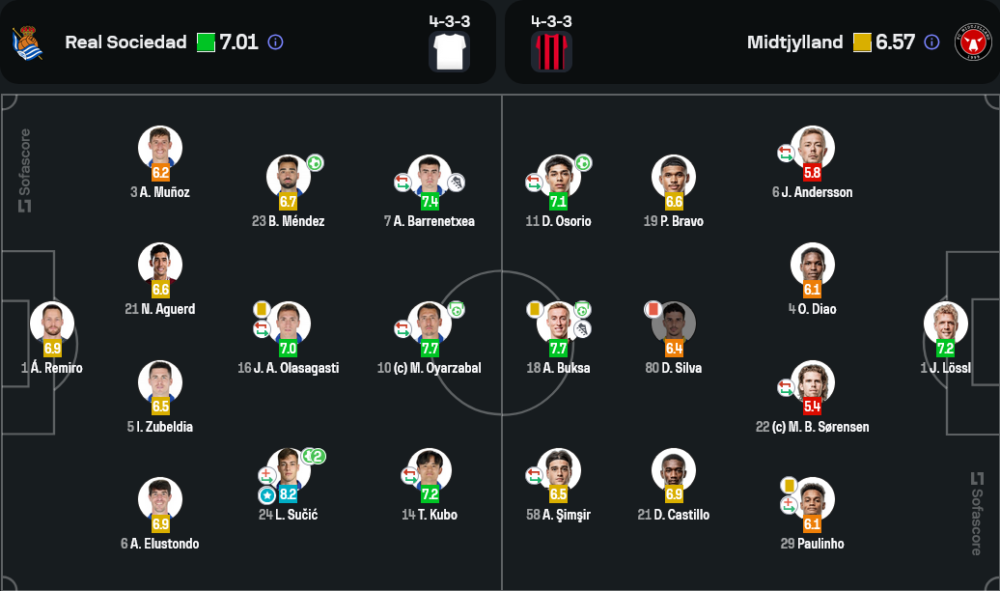Show info about Real Sociedad's 7.01 rating
This screenshot has height=591, width=1000.
(276, 42)
